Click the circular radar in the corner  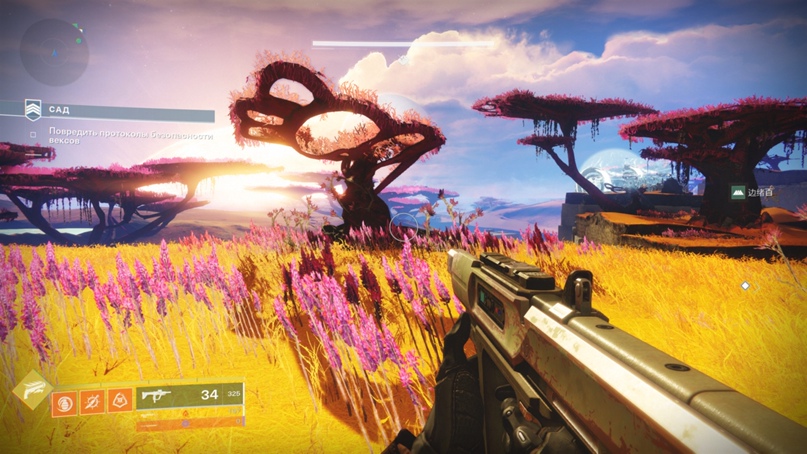[x=54, y=52]
